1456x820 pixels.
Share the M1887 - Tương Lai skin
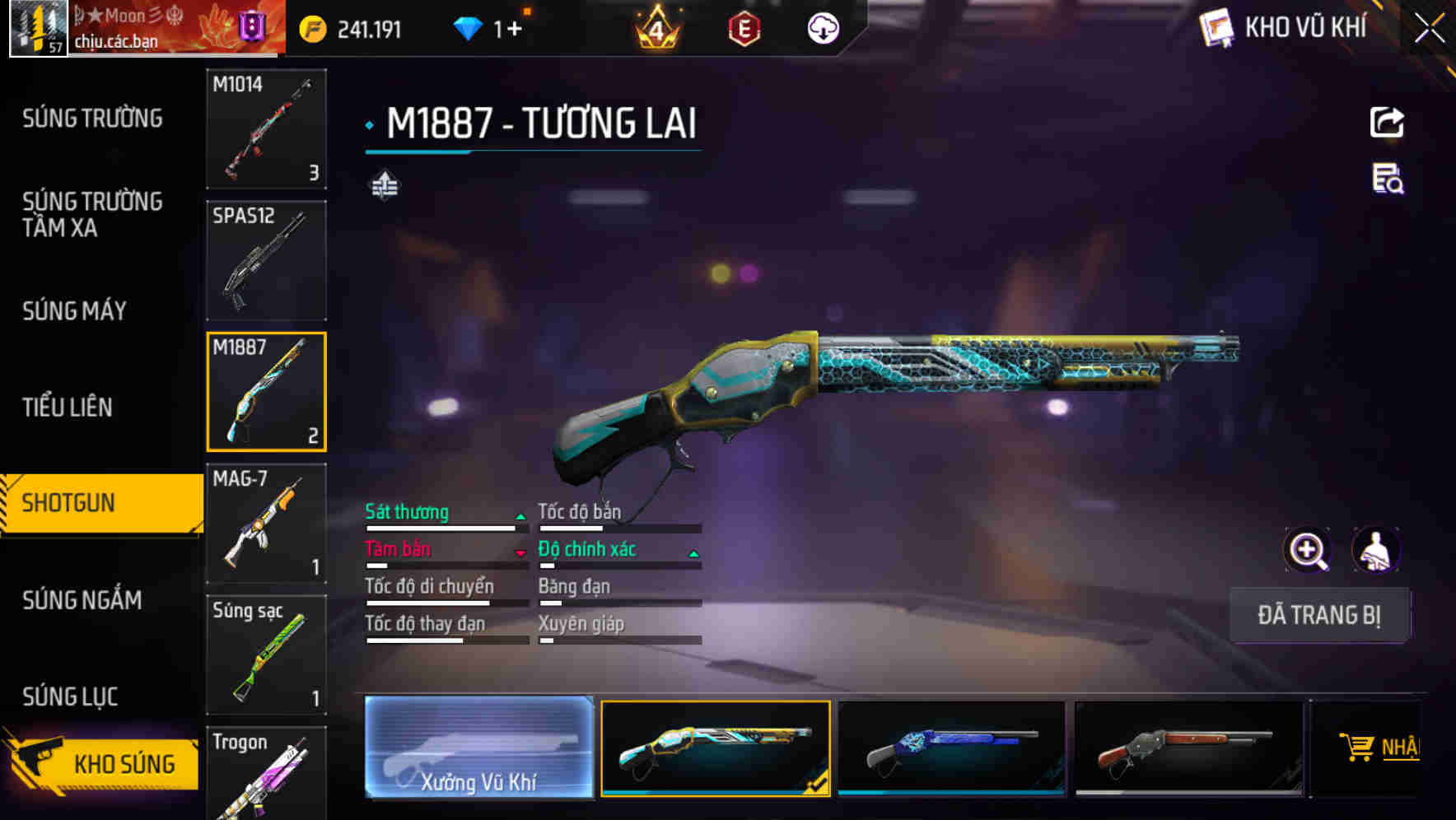[1386, 121]
